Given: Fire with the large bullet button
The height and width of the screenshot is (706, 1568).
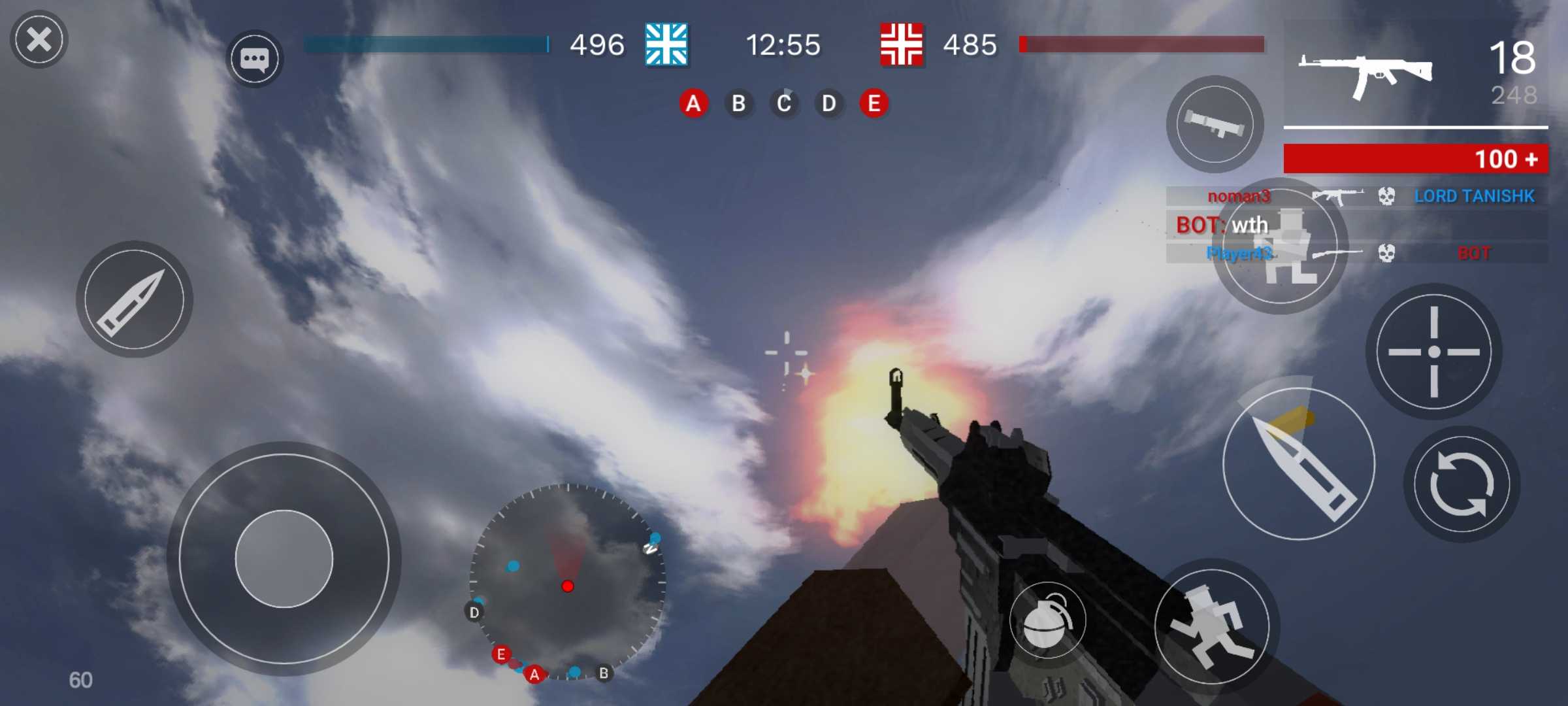Looking at the screenshot, I should (1299, 464).
